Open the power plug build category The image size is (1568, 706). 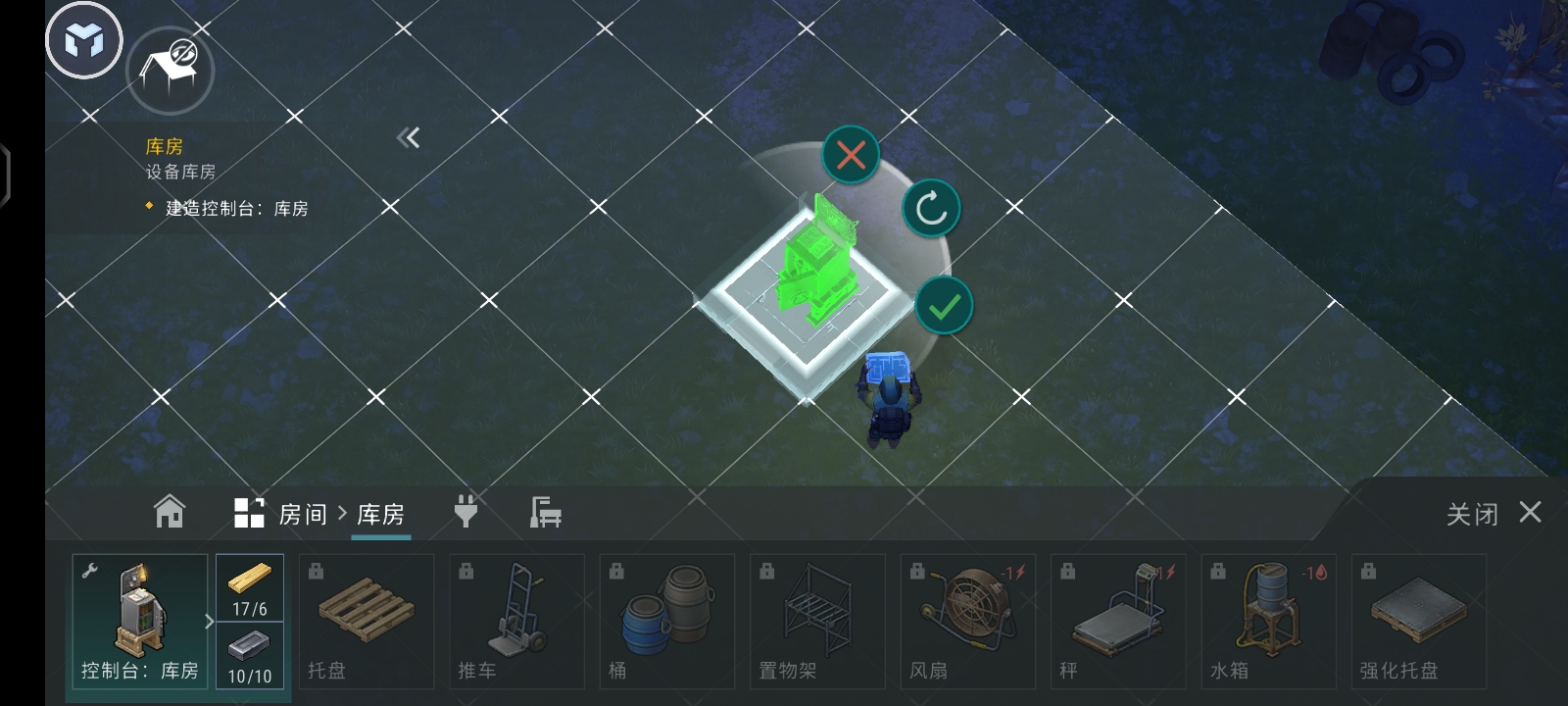pyautogui.click(x=465, y=511)
